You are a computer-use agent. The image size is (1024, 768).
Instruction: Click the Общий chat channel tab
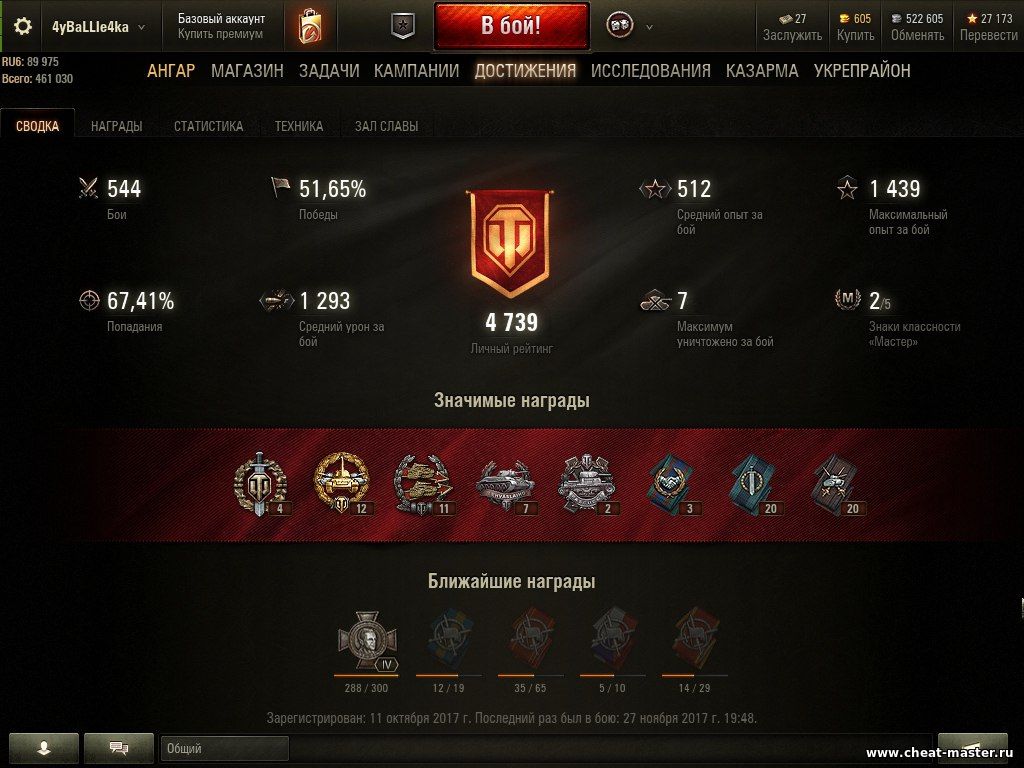224,748
